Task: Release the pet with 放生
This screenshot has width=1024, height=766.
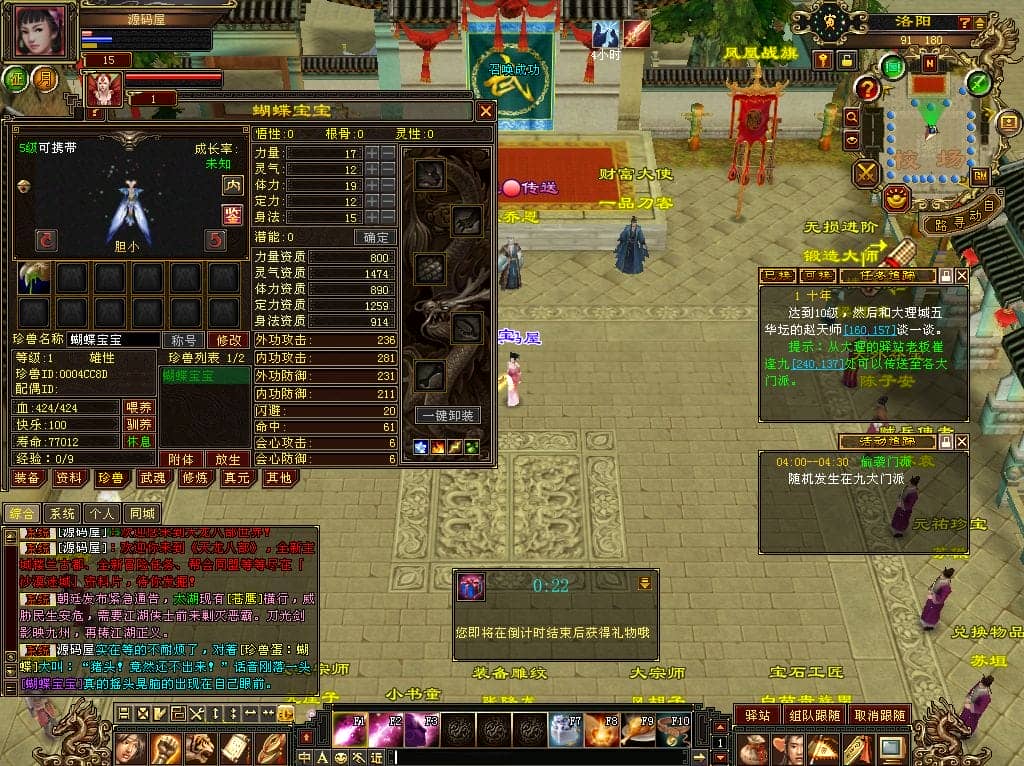Action: point(228,459)
